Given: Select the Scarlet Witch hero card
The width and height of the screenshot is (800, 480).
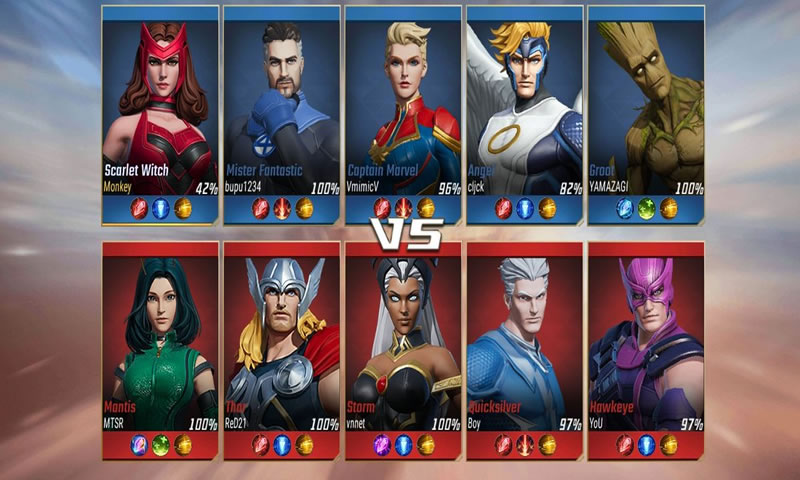Looking at the screenshot, I should [x=161, y=110].
